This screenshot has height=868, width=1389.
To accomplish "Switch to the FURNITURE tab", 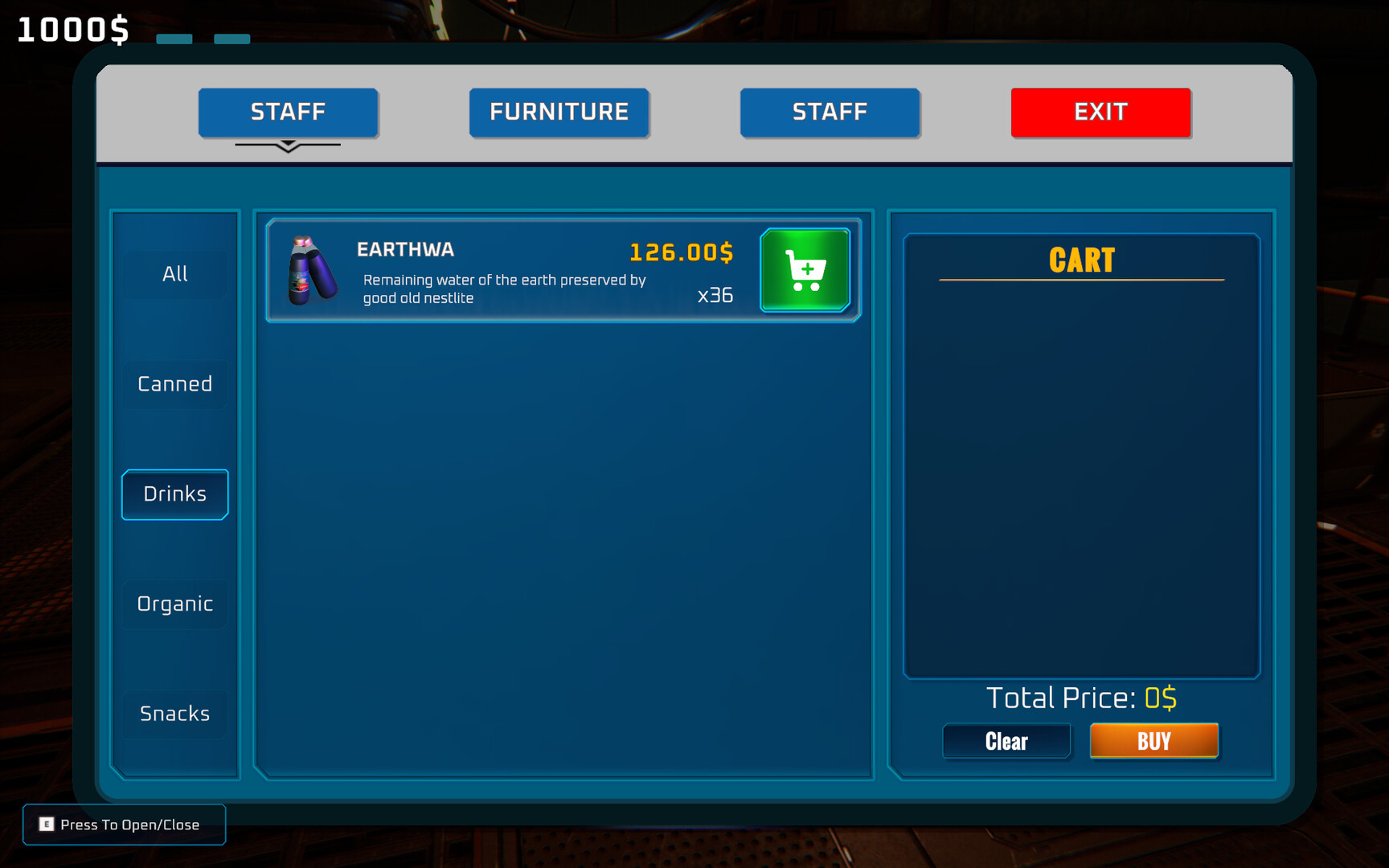I will coord(559,113).
